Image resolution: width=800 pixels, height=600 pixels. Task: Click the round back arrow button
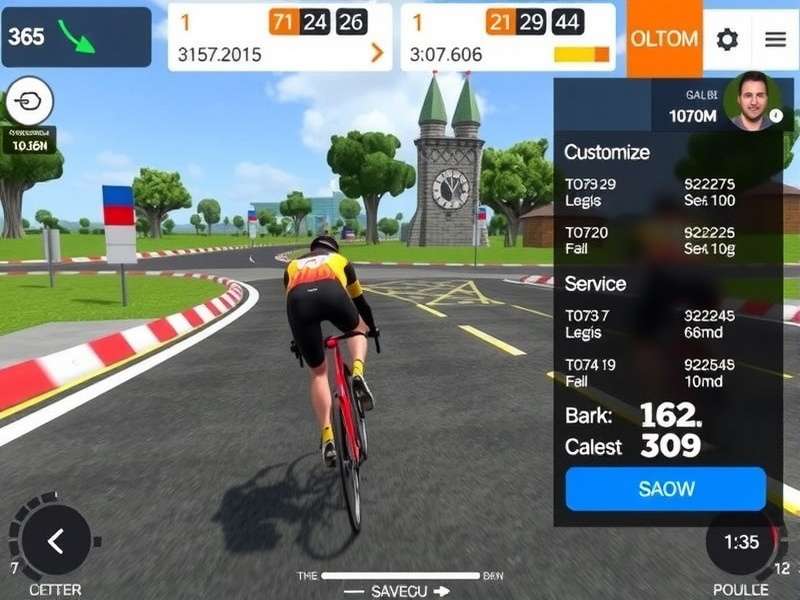[56, 541]
